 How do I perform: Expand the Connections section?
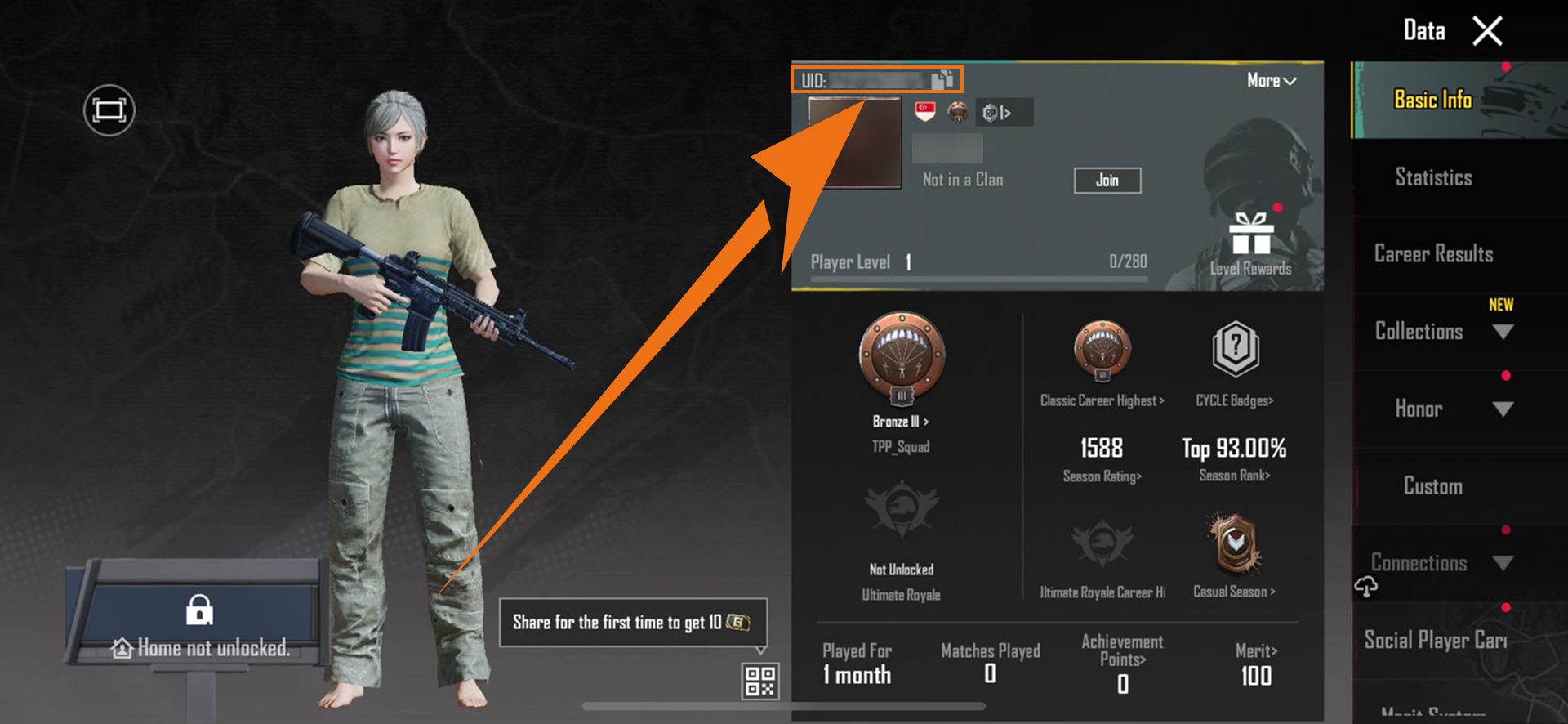coord(1503,563)
